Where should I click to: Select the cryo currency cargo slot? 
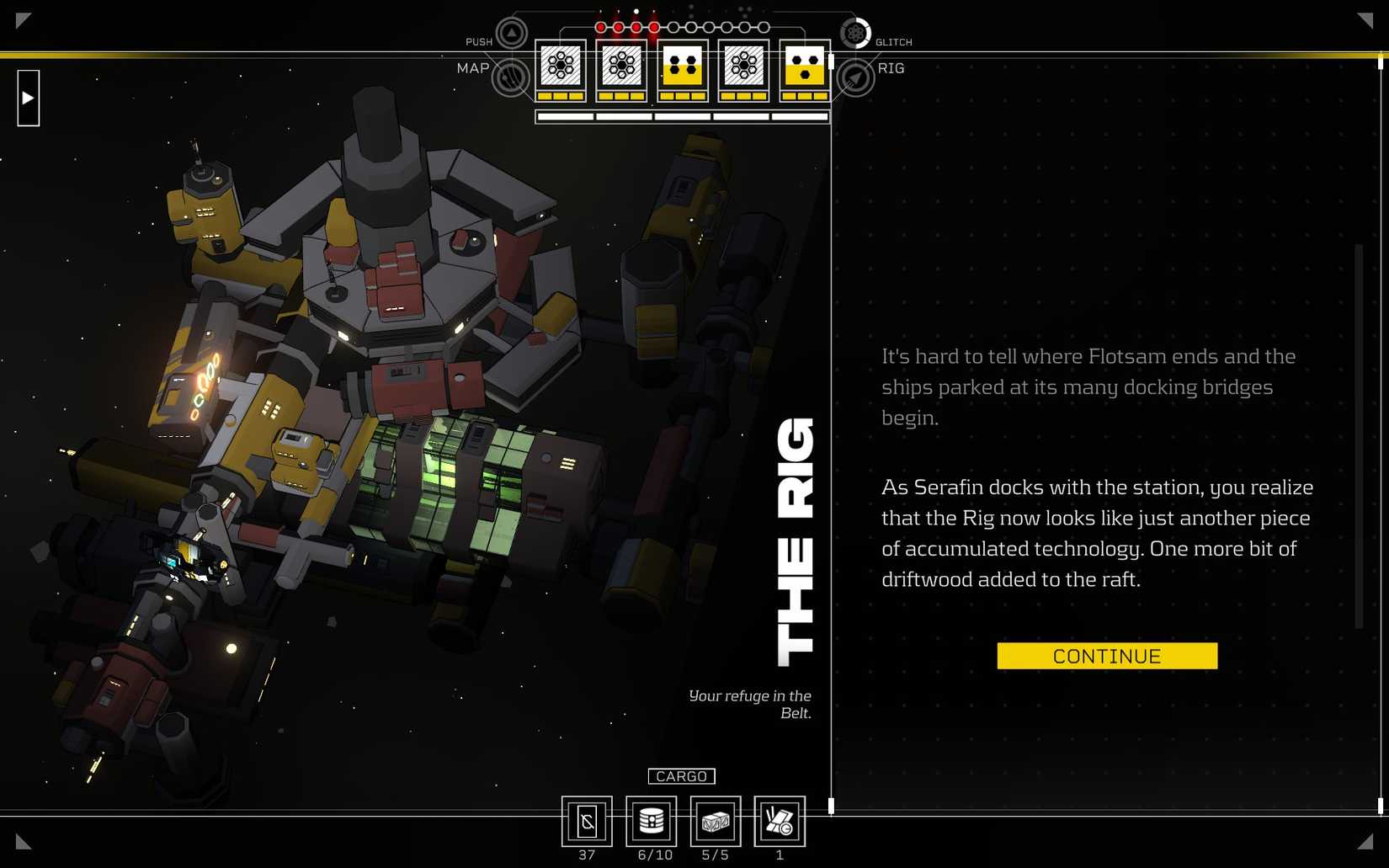(x=587, y=821)
